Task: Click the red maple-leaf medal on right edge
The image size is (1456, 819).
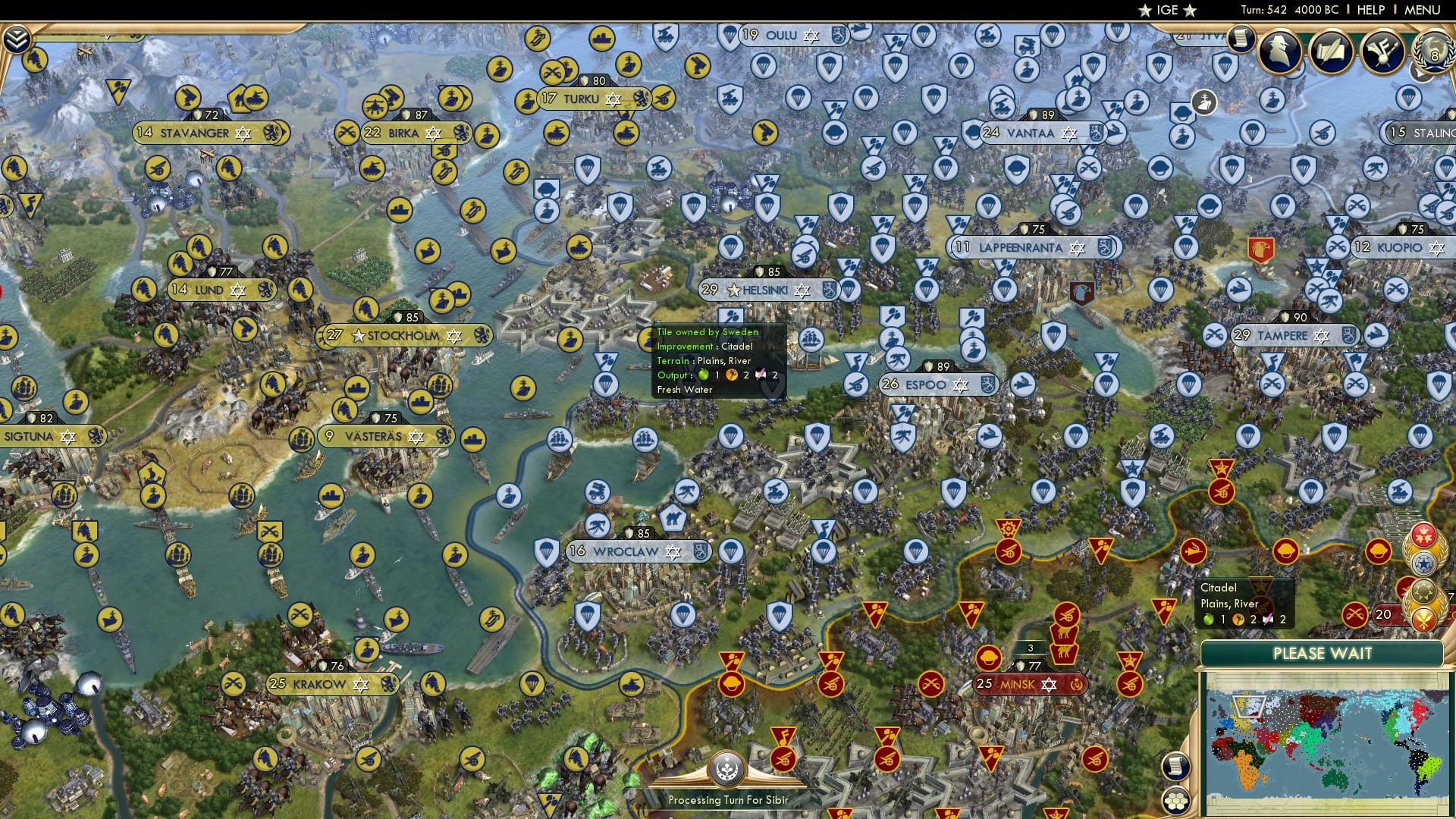Action: 1423,533
